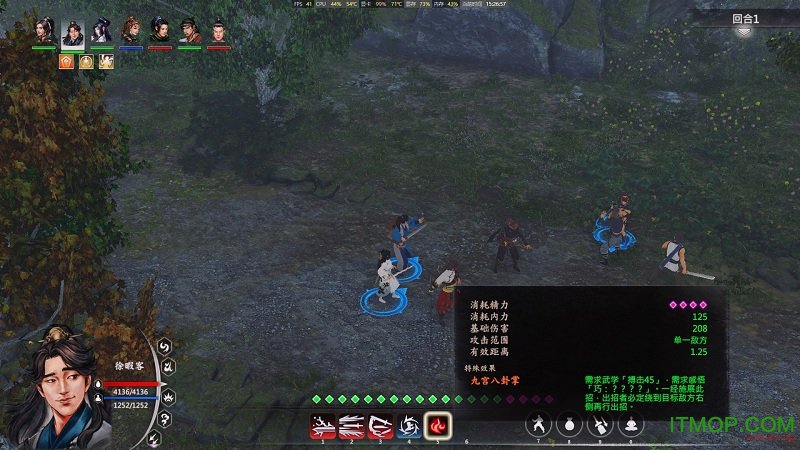
Task: Open the round 1 banner dropdown arrow
Action: pyautogui.click(x=744, y=31)
